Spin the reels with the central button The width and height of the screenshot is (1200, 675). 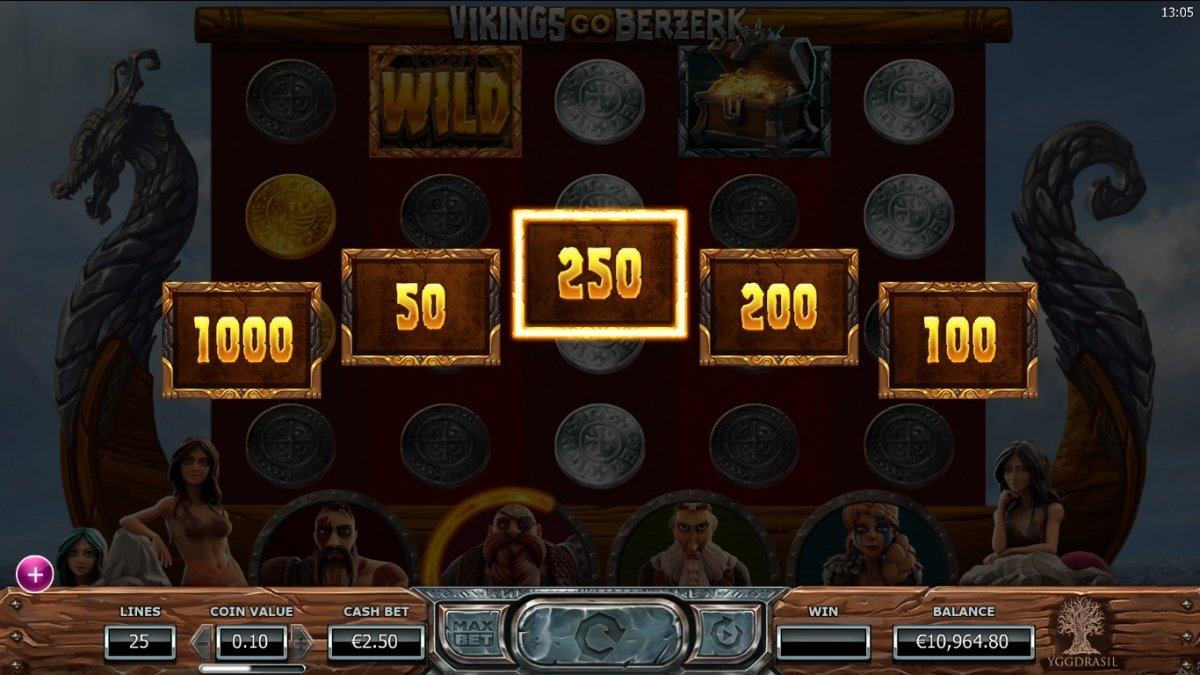[x=598, y=634]
